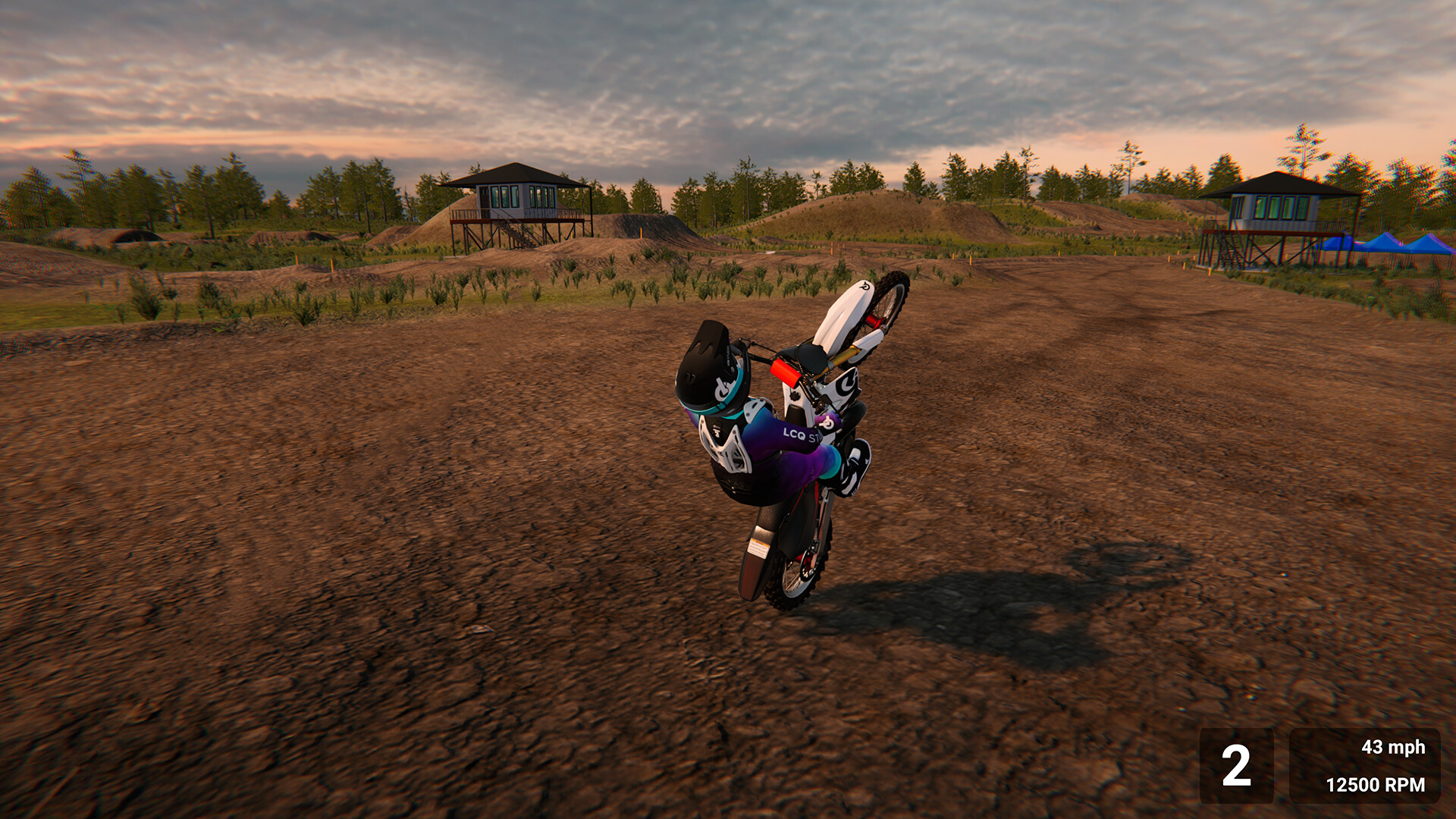The height and width of the screenshot is (819, 1456).
Task: Click the red handlebar grip
Action: pyautogui.click(x=785, y=374)
